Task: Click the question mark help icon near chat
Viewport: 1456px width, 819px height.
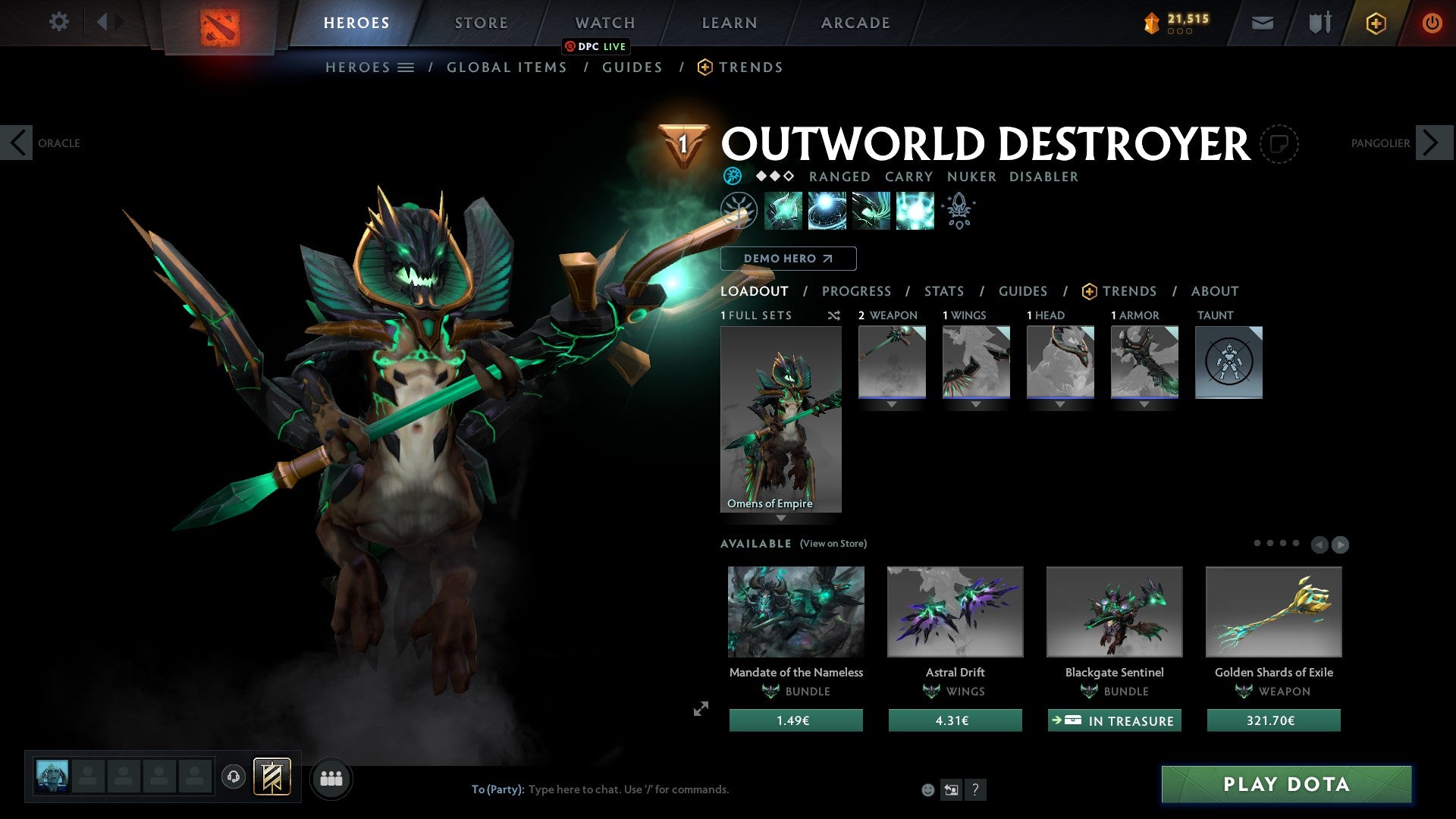Action: tap(976, 789)
